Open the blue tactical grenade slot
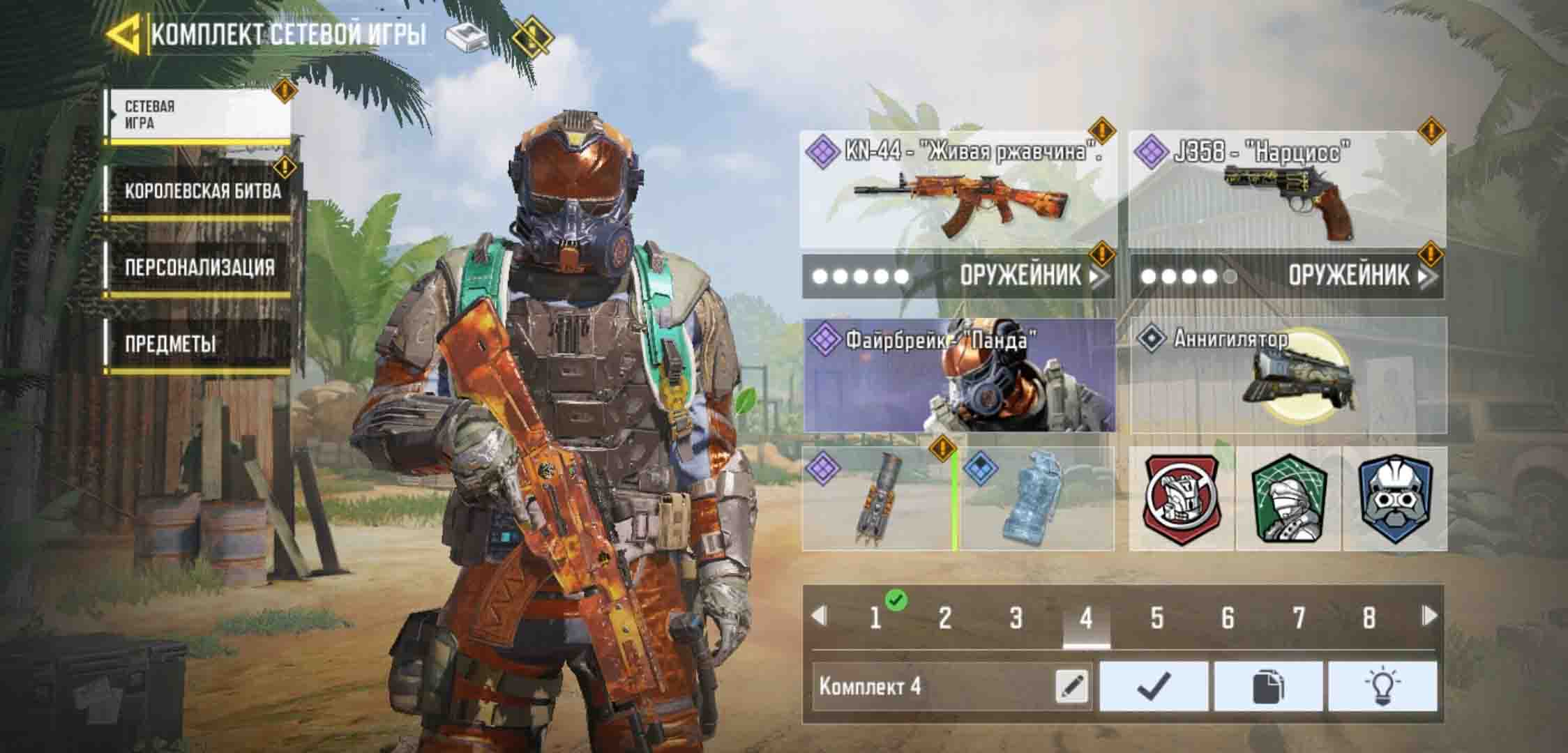Viewport: 1568px width, 753px height. coord(1036,499)
